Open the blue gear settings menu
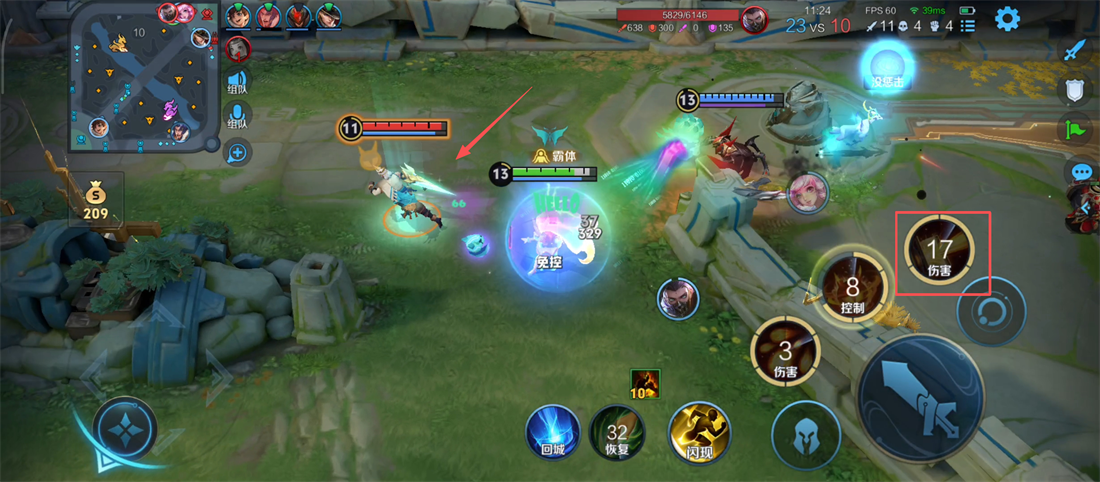The image size is (1100, 482). tap(1006, 18)
